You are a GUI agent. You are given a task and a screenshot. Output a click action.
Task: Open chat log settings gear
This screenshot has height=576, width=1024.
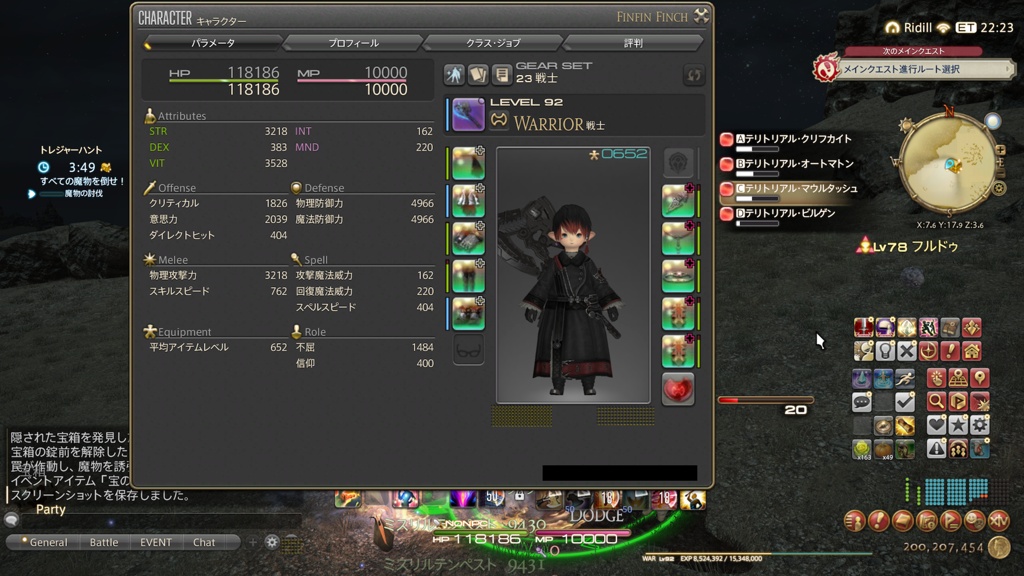[271, 542]
